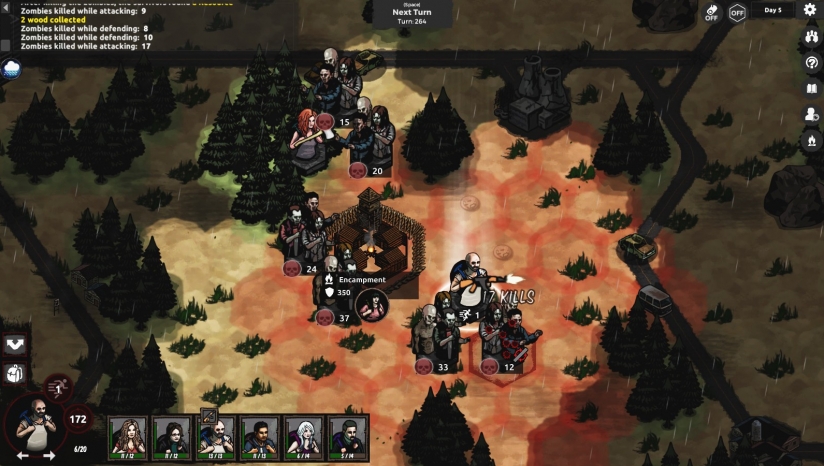Open the survivors group panel icon
Viewport: 824px width, 466px height.
click(811, 36)
